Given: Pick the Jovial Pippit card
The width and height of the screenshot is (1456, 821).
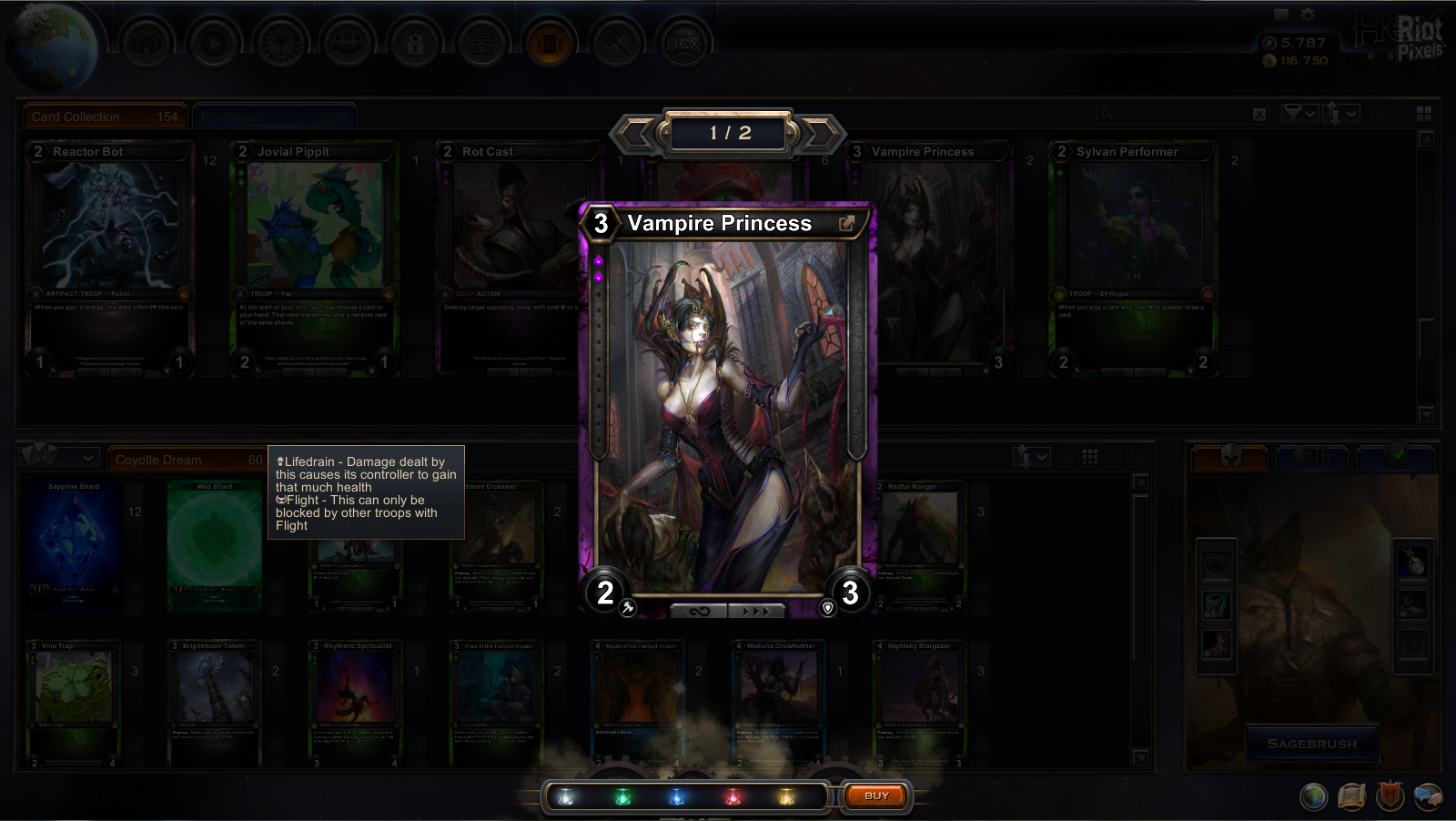Looking at the screenshot, I should (x=314, y=255).
